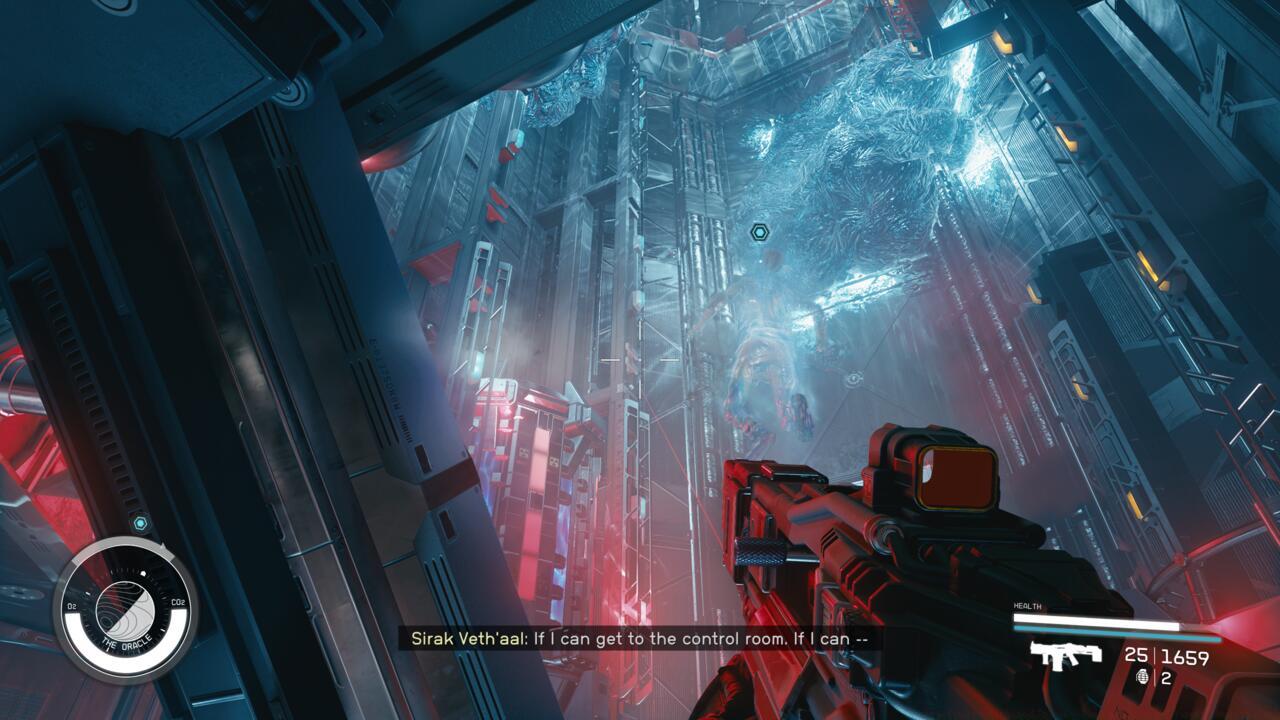The width and height of the screenshot is (1280, 720).
Task: Click the equipped rifle weapon icon
Action: point(1066,656)
